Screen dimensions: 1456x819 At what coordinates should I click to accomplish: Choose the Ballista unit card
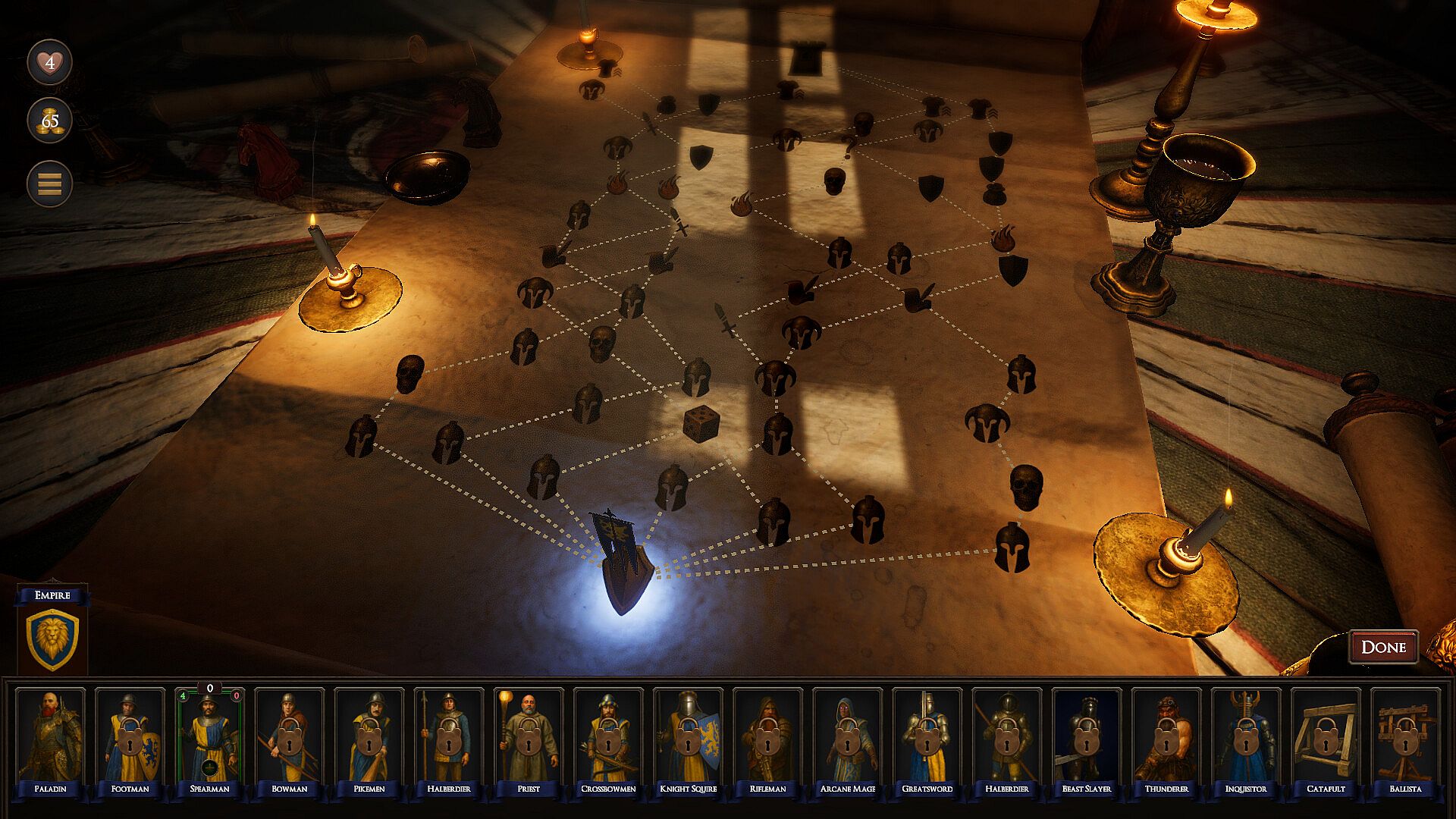click(x=1404, y=739)
